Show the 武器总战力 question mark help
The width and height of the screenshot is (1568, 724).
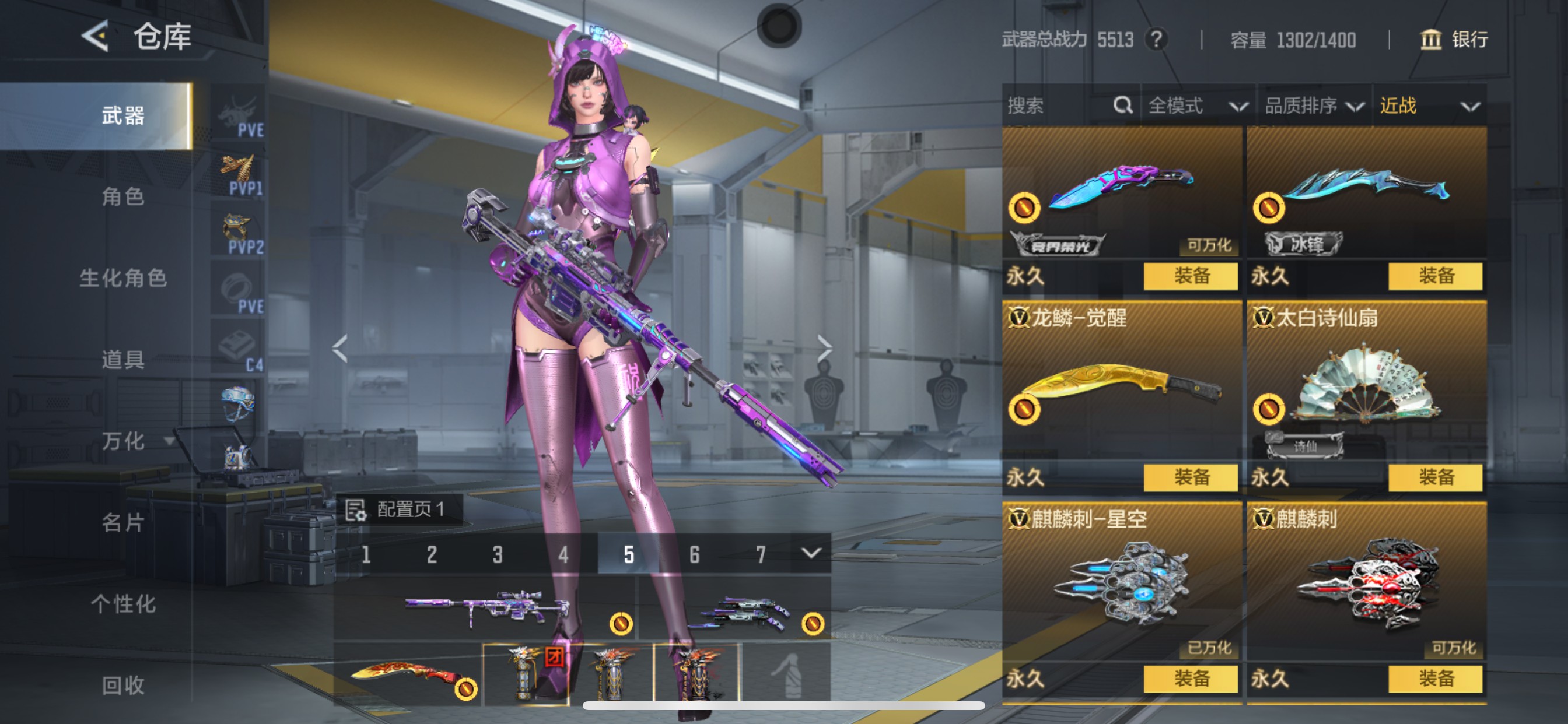(1156, 40)
